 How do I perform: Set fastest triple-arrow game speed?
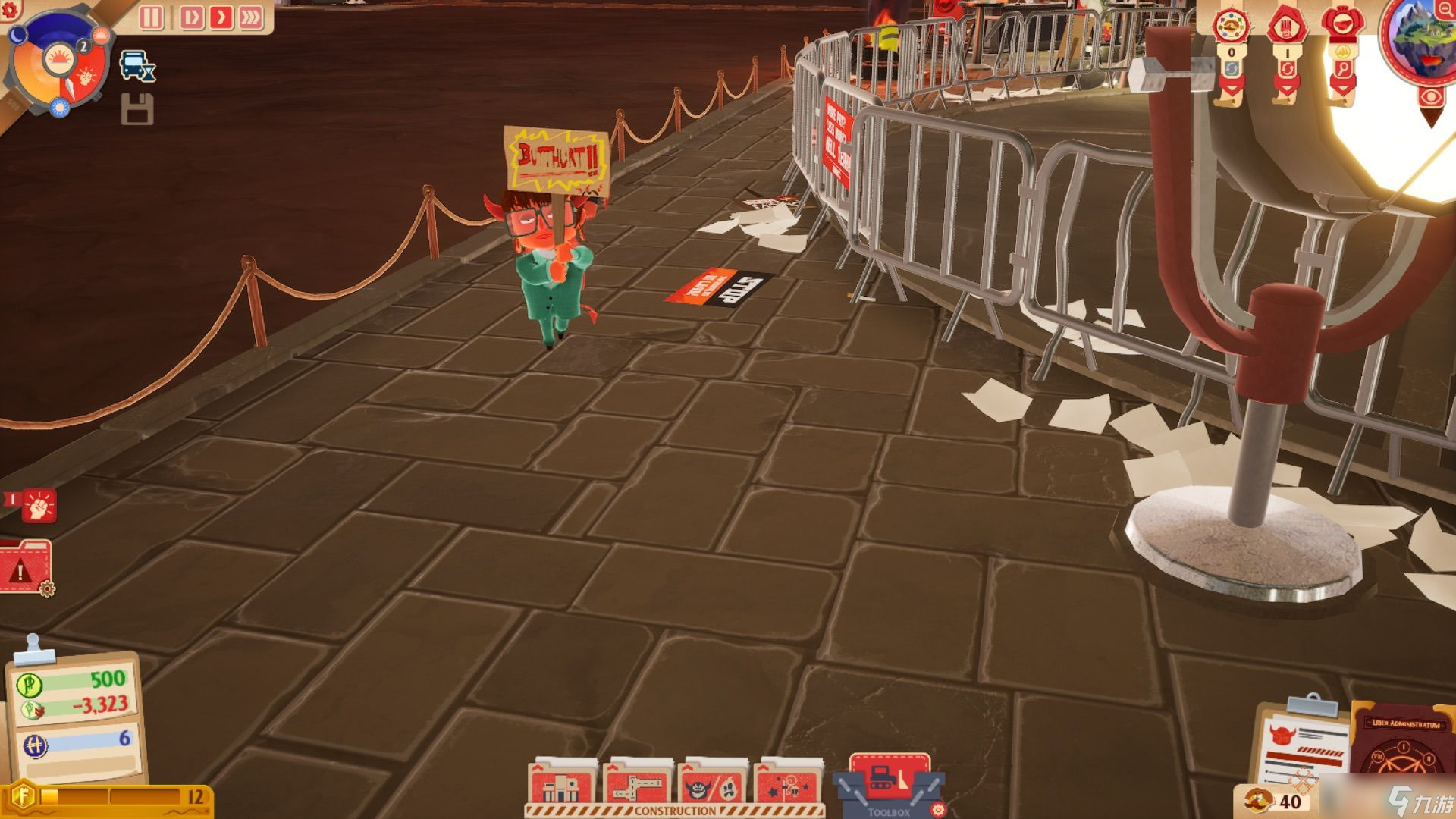(251, 17)
